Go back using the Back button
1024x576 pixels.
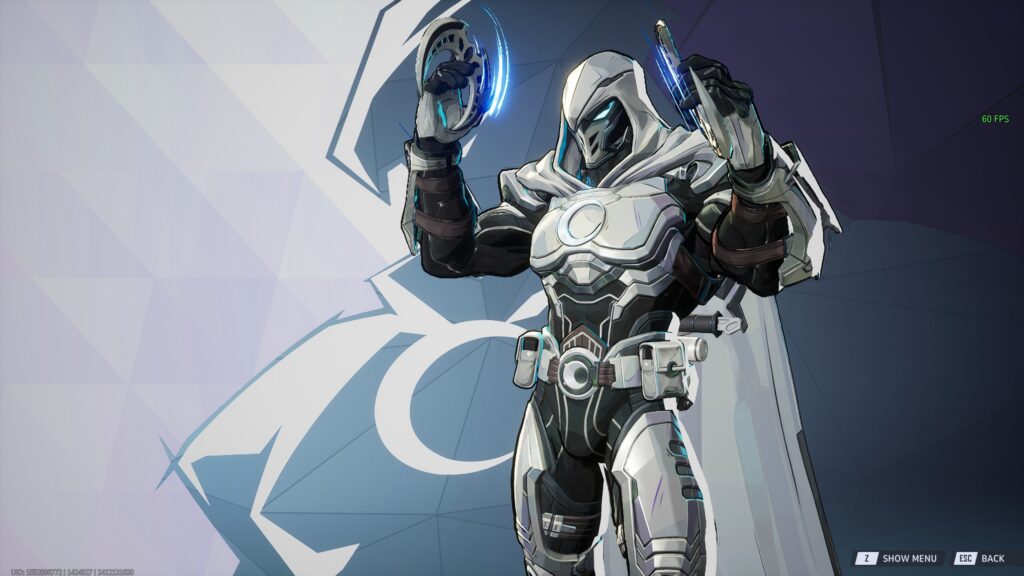point(981,558)
